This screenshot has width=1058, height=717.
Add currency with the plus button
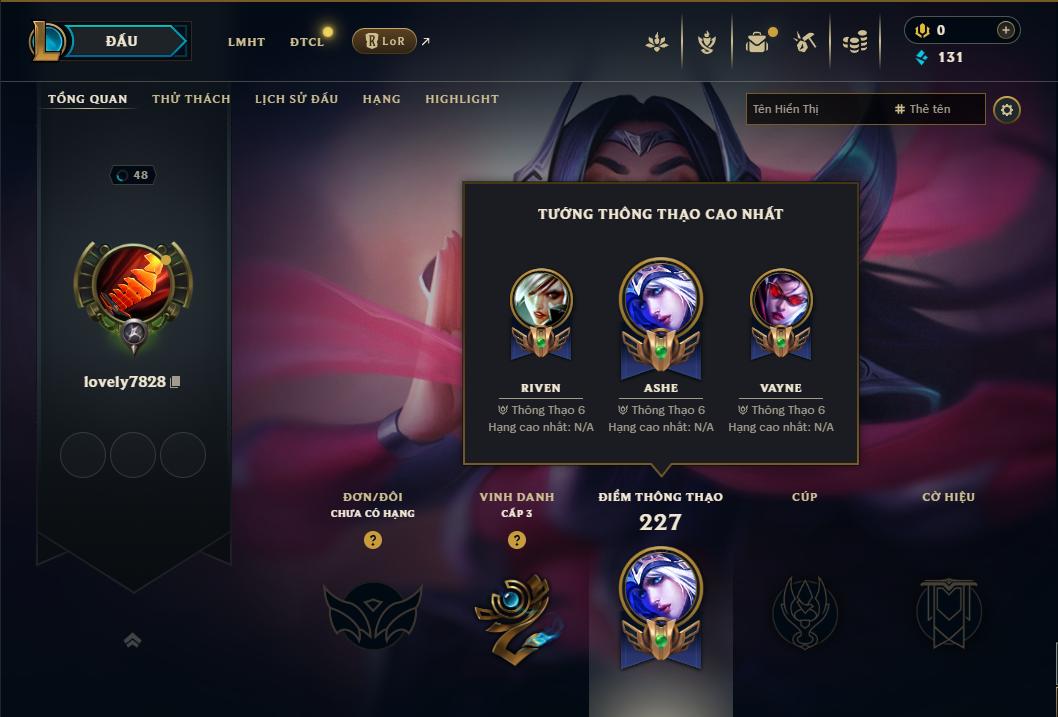point(1005,30)
